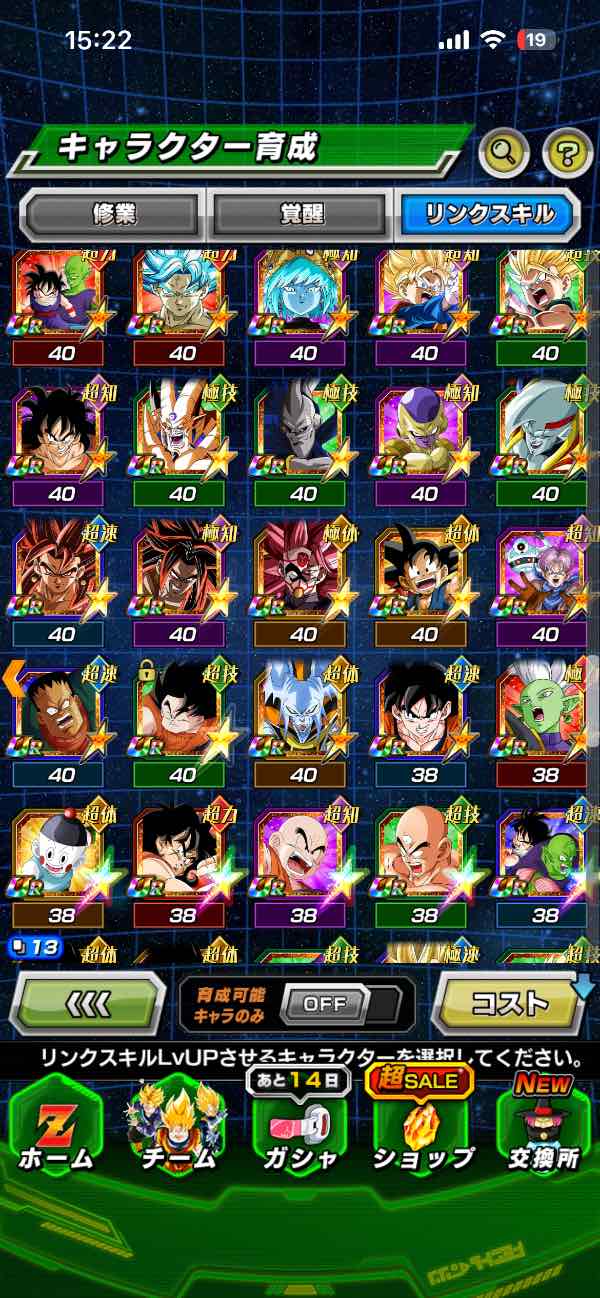Go back with the green triple-arrow button
Image resolution: width=600 pixels, height=1298 pixels.
[88, 1003]
